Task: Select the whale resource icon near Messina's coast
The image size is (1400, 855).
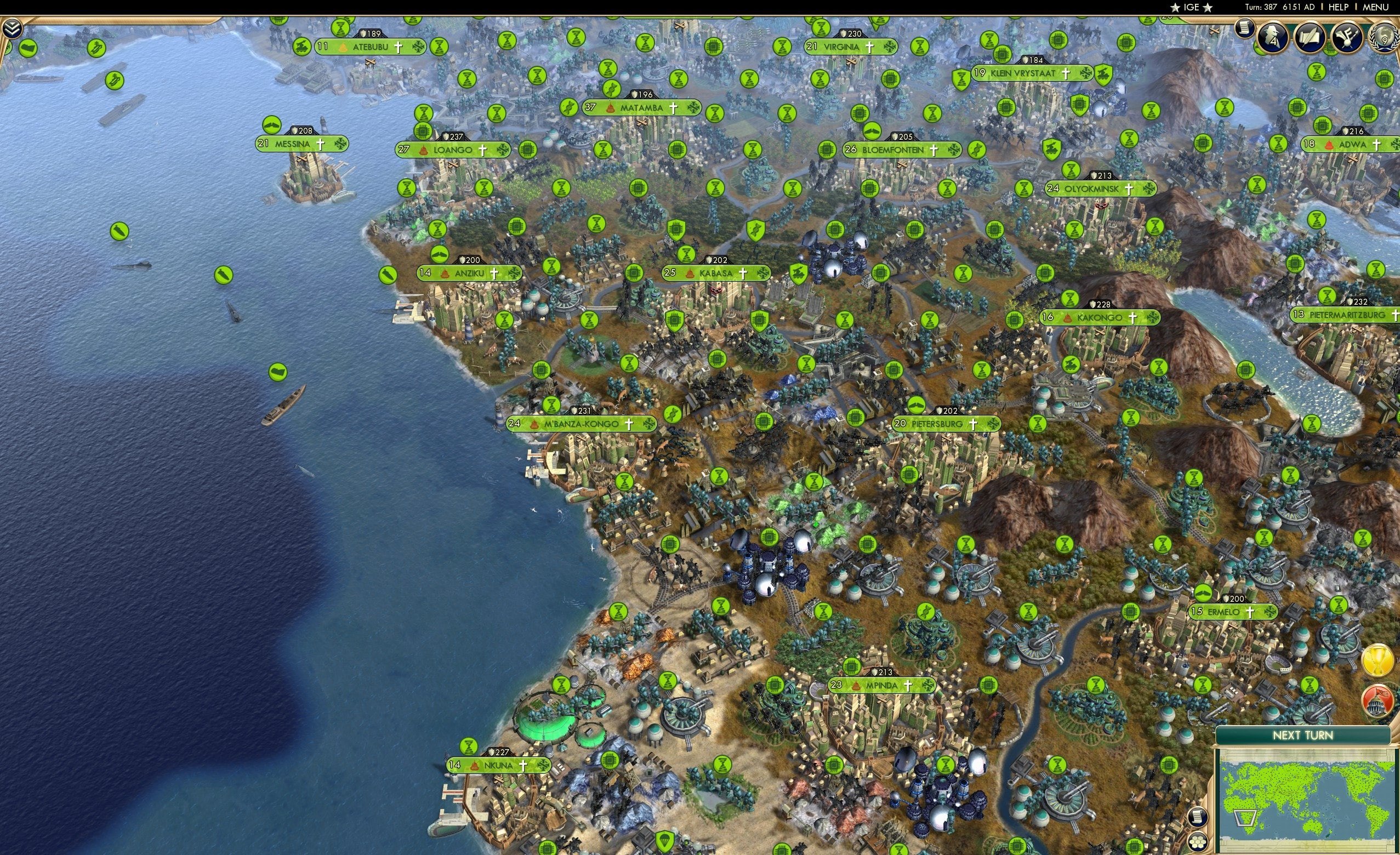Action: [271, 126]
